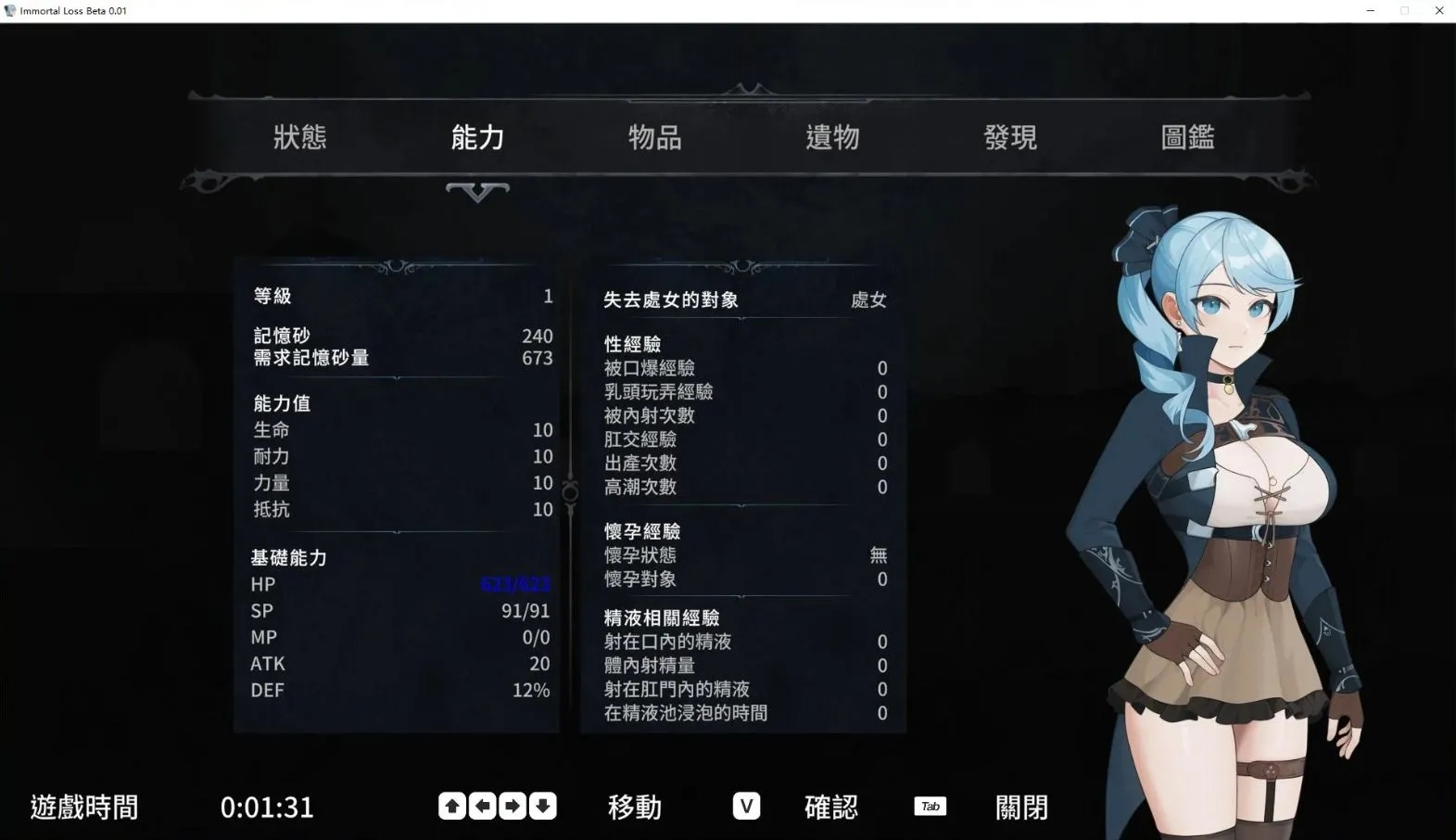Click the chevron ornament below 能力 tab
Screen dimensions: 1456x840
476,193
